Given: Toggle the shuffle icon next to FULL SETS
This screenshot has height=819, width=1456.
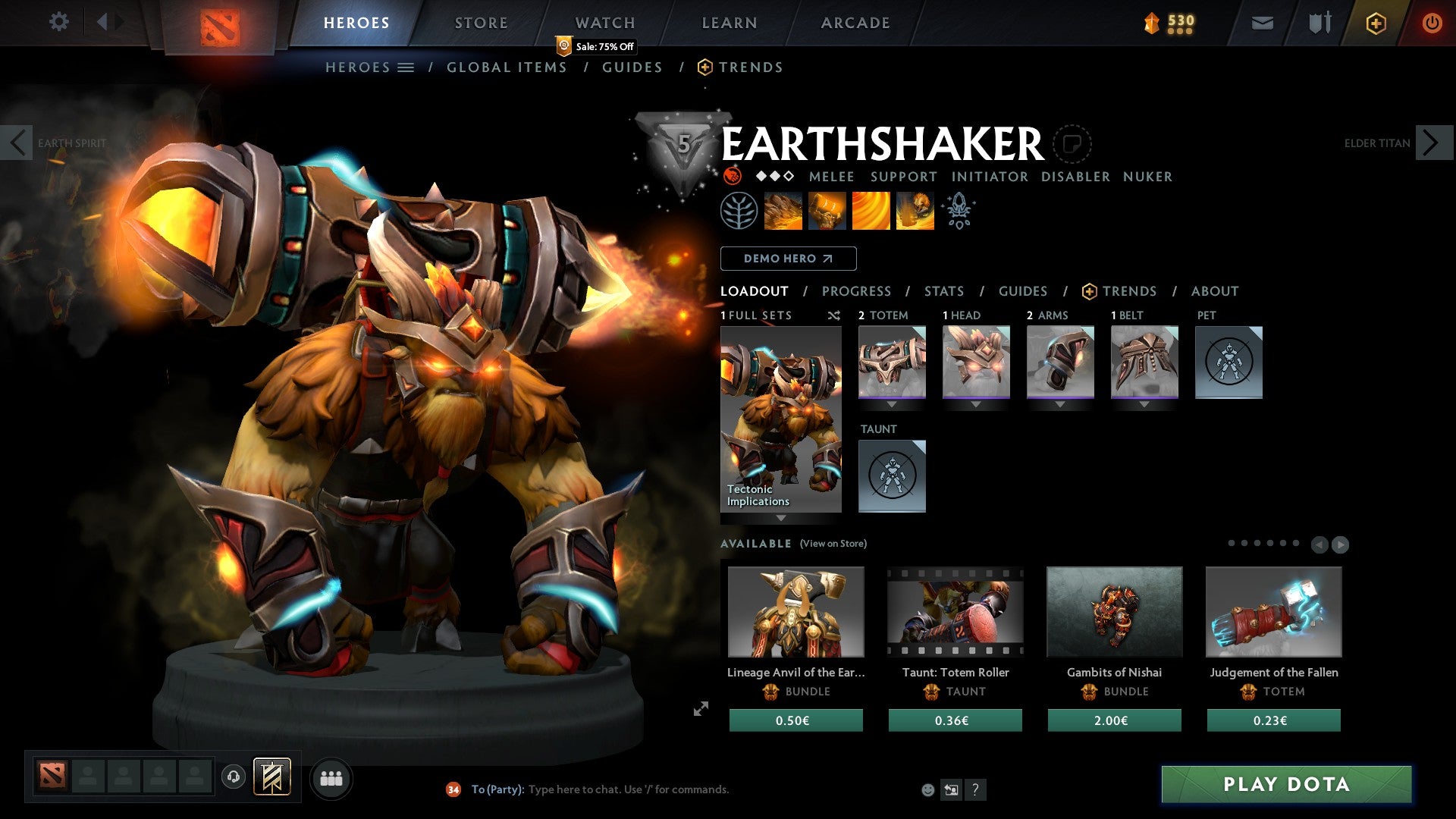Looking at the screenshot, I should pyautogui.click(x=833, y=315).
